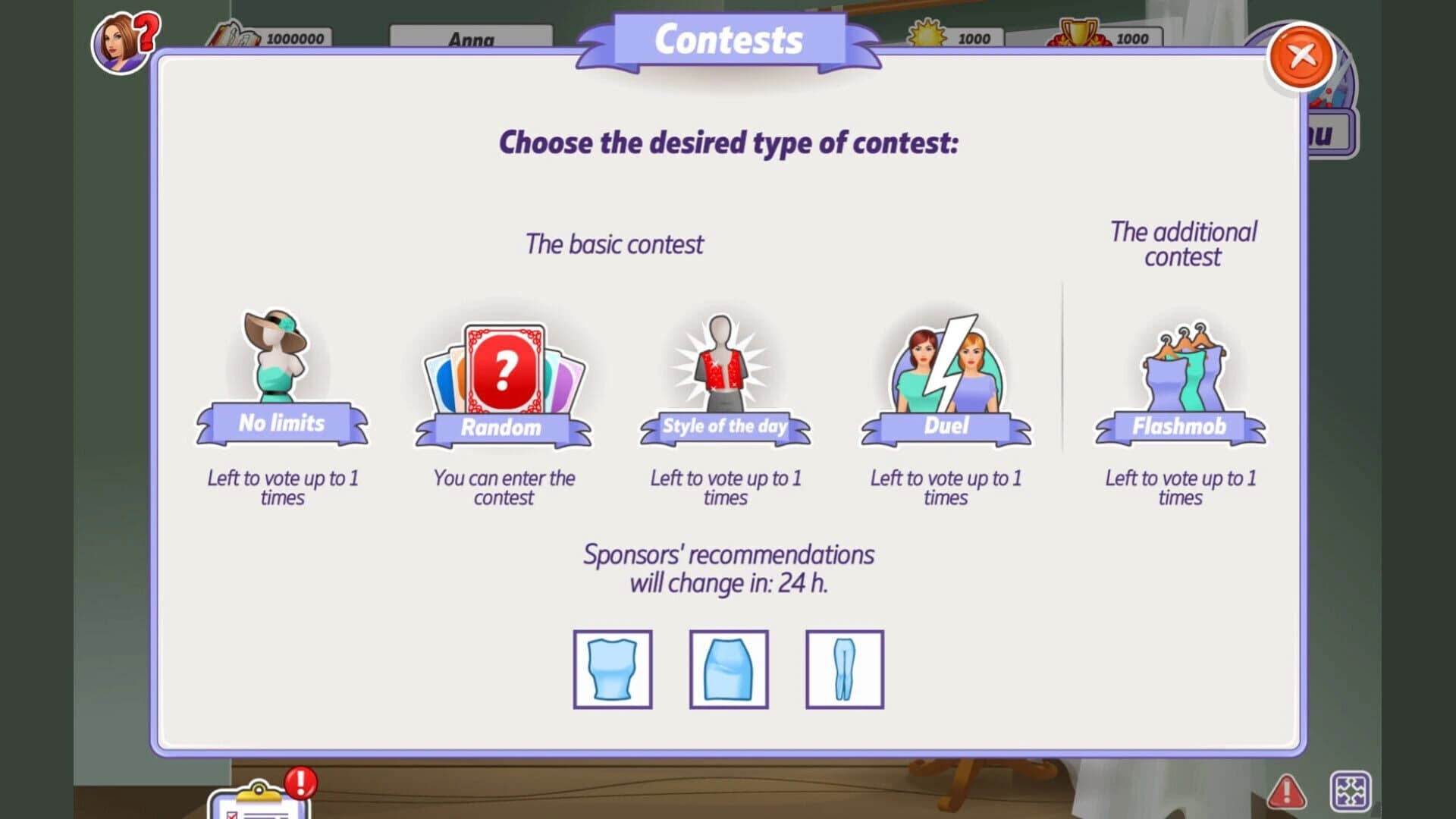Image resolution: width=1456 pixels, height=819 pixels.
Task: Read the sponsors' recommendations timer text
Action: (x=728, y=569)
